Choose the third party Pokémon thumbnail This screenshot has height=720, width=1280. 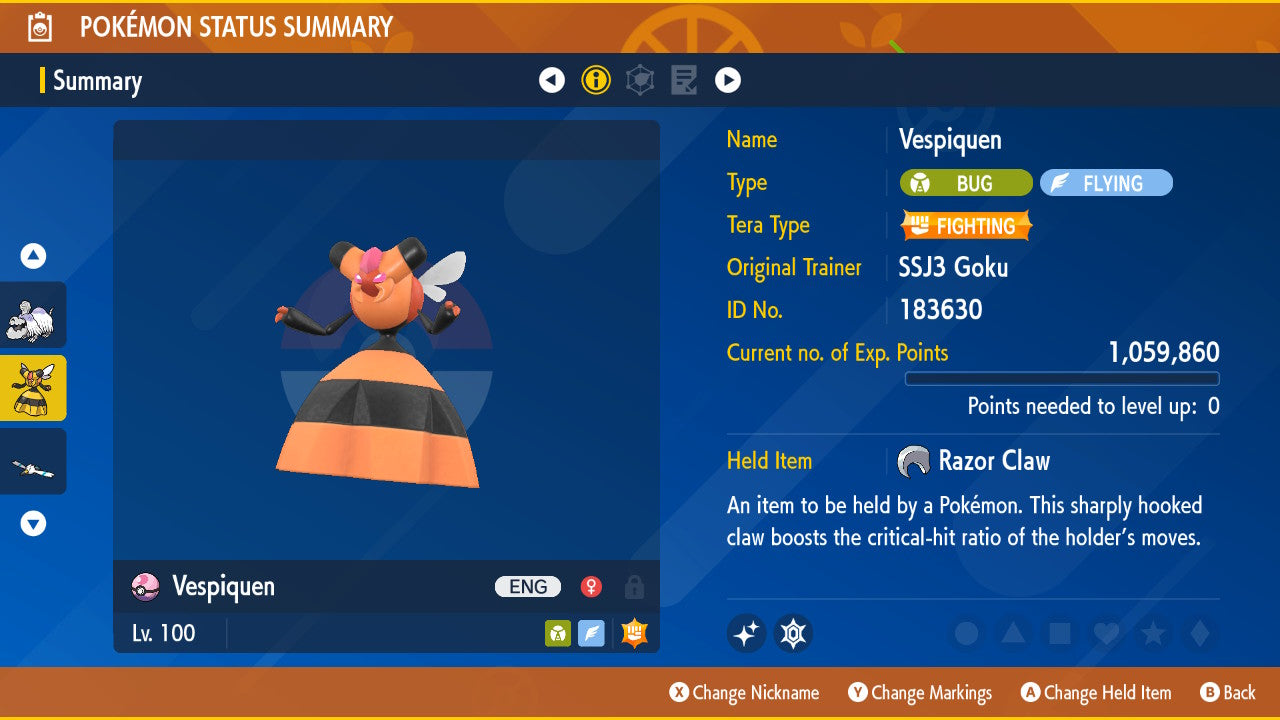coord(33,461)
